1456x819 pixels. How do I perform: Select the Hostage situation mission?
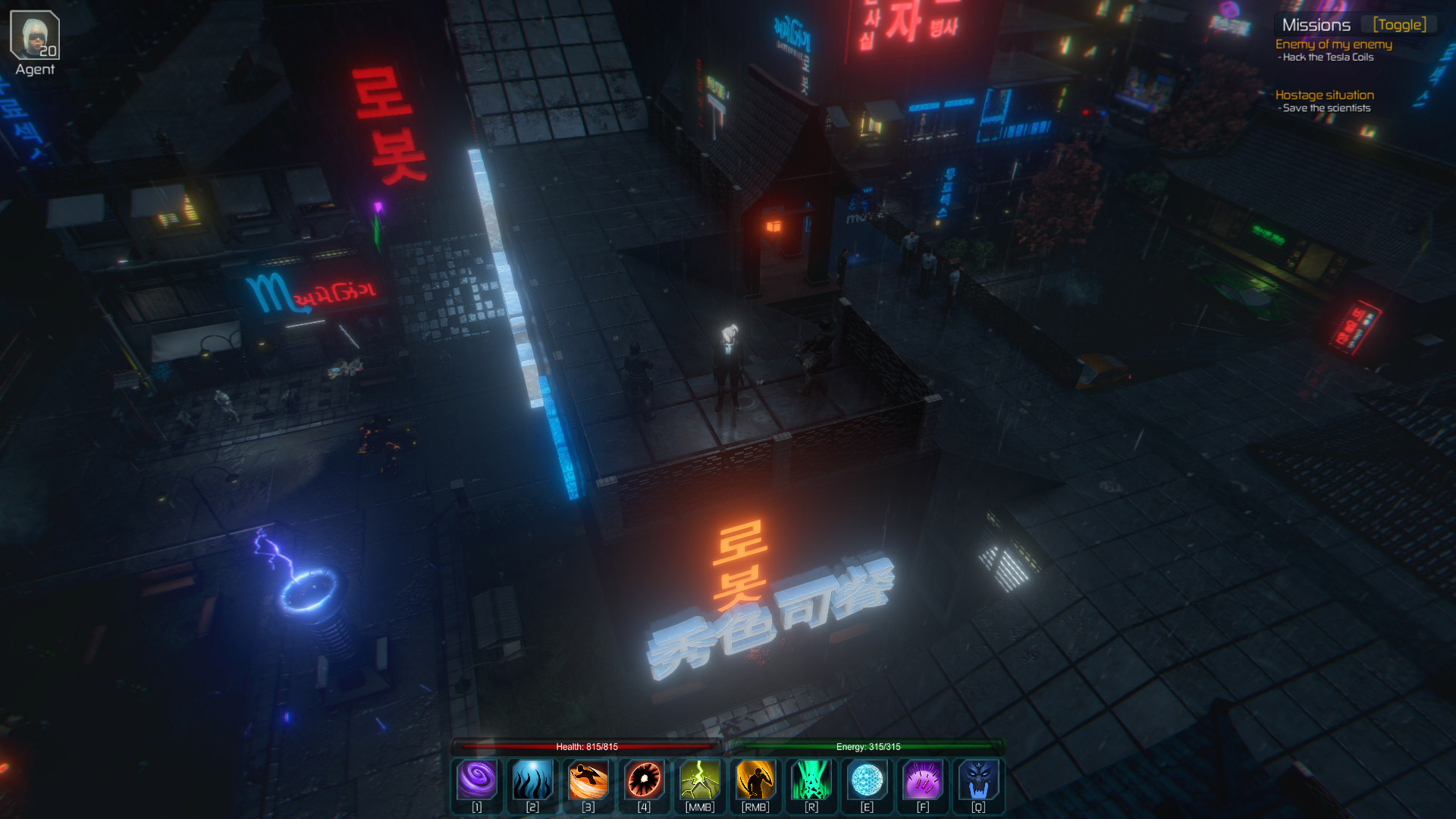point(1324,96)
